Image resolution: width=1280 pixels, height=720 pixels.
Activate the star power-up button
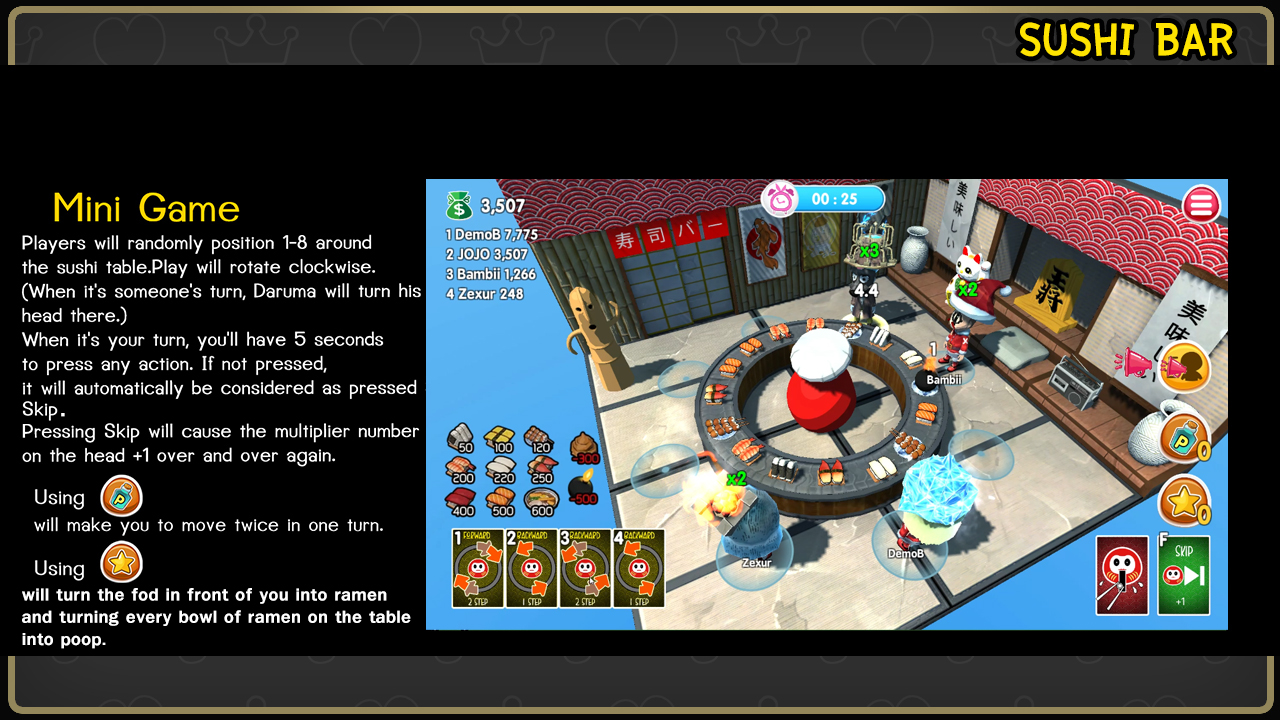[x=1184, y=500]
